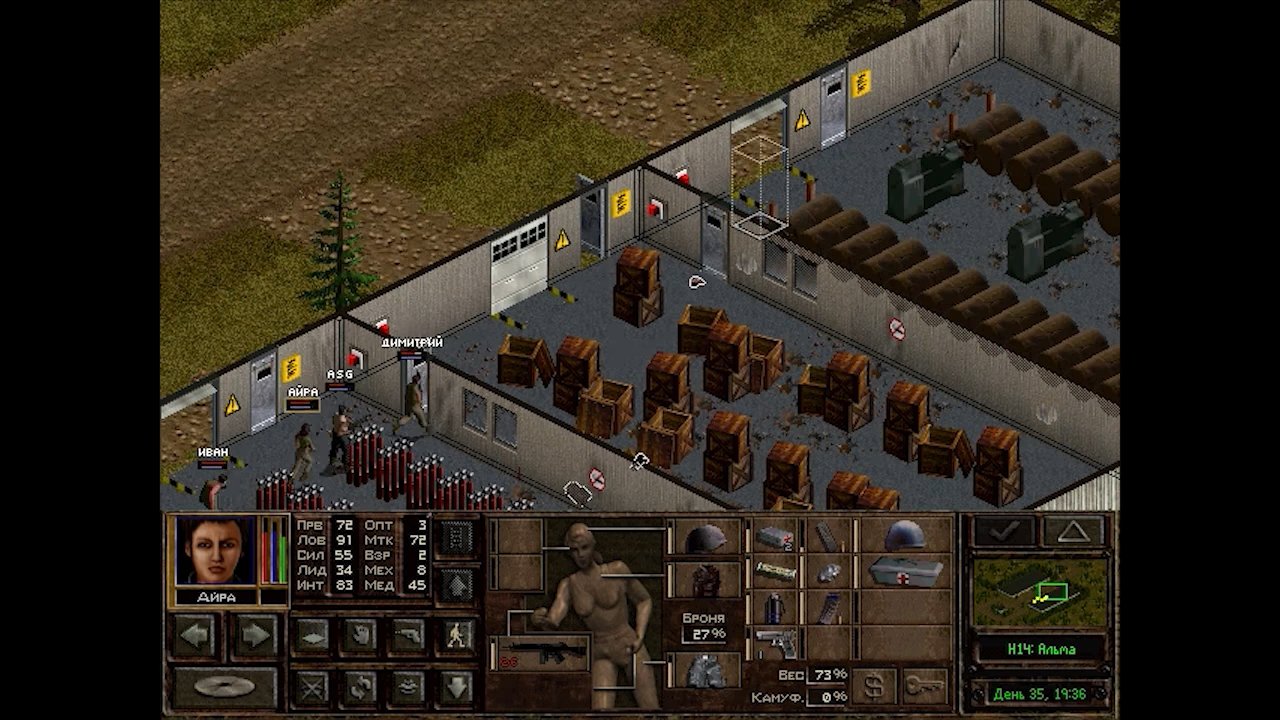Click the checkmark done button
This screenshot has height=720, width=1280.
pyautogui.click(x=1004, y=531)
